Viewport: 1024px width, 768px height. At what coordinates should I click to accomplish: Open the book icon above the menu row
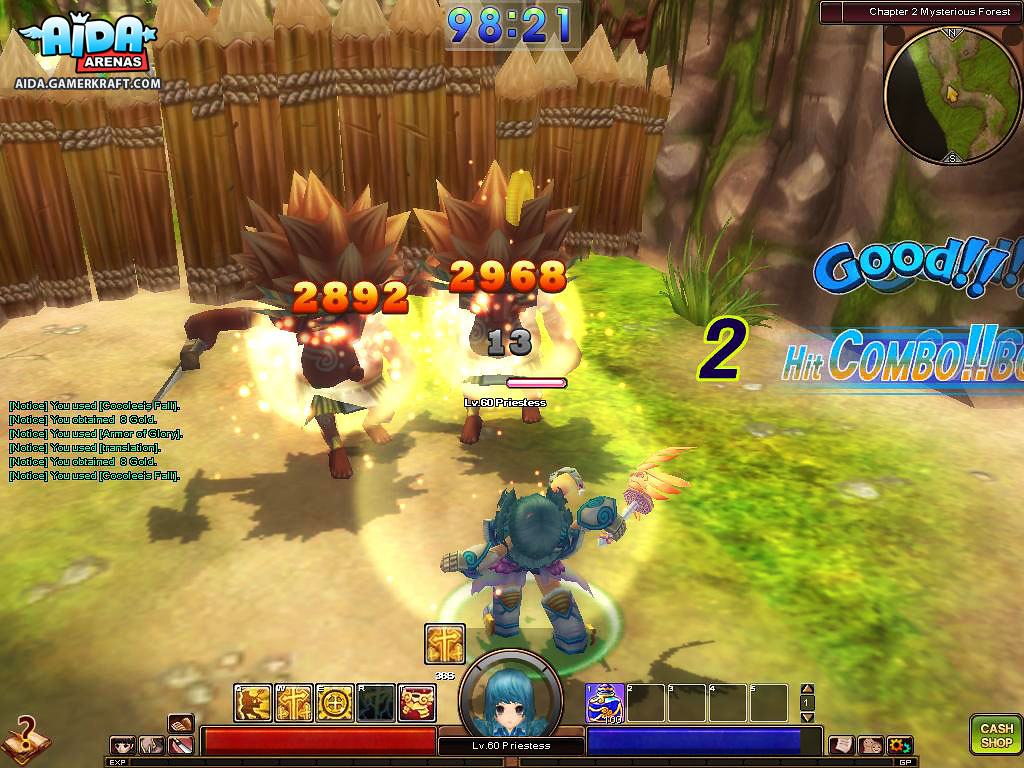(181, 723)
